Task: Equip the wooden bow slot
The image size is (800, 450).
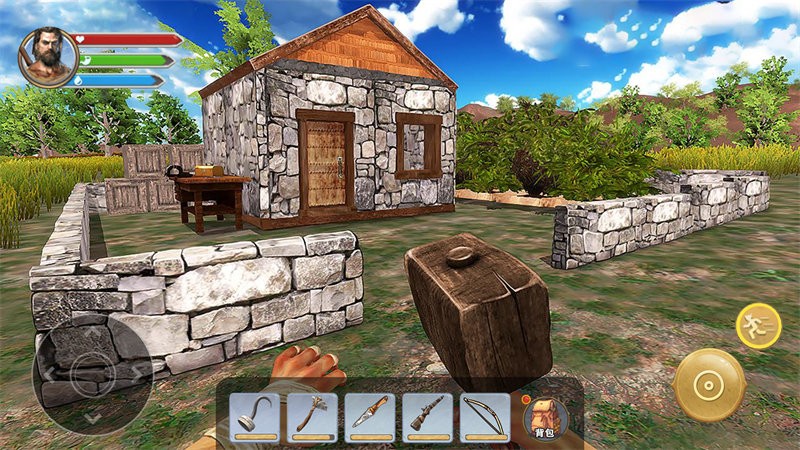Action: click(486, 417)
